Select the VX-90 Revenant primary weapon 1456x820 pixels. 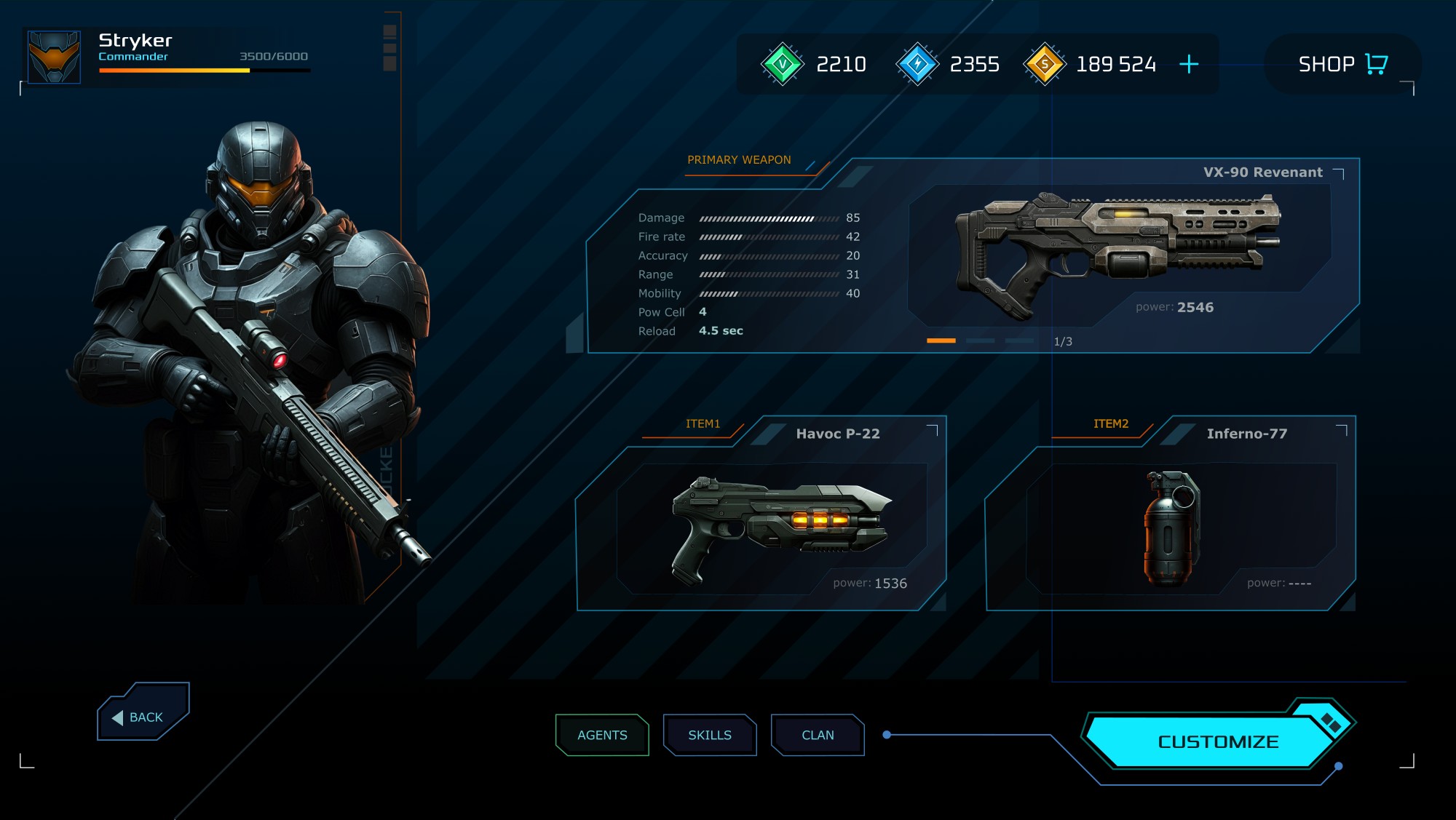click(x=1119, y=251)
